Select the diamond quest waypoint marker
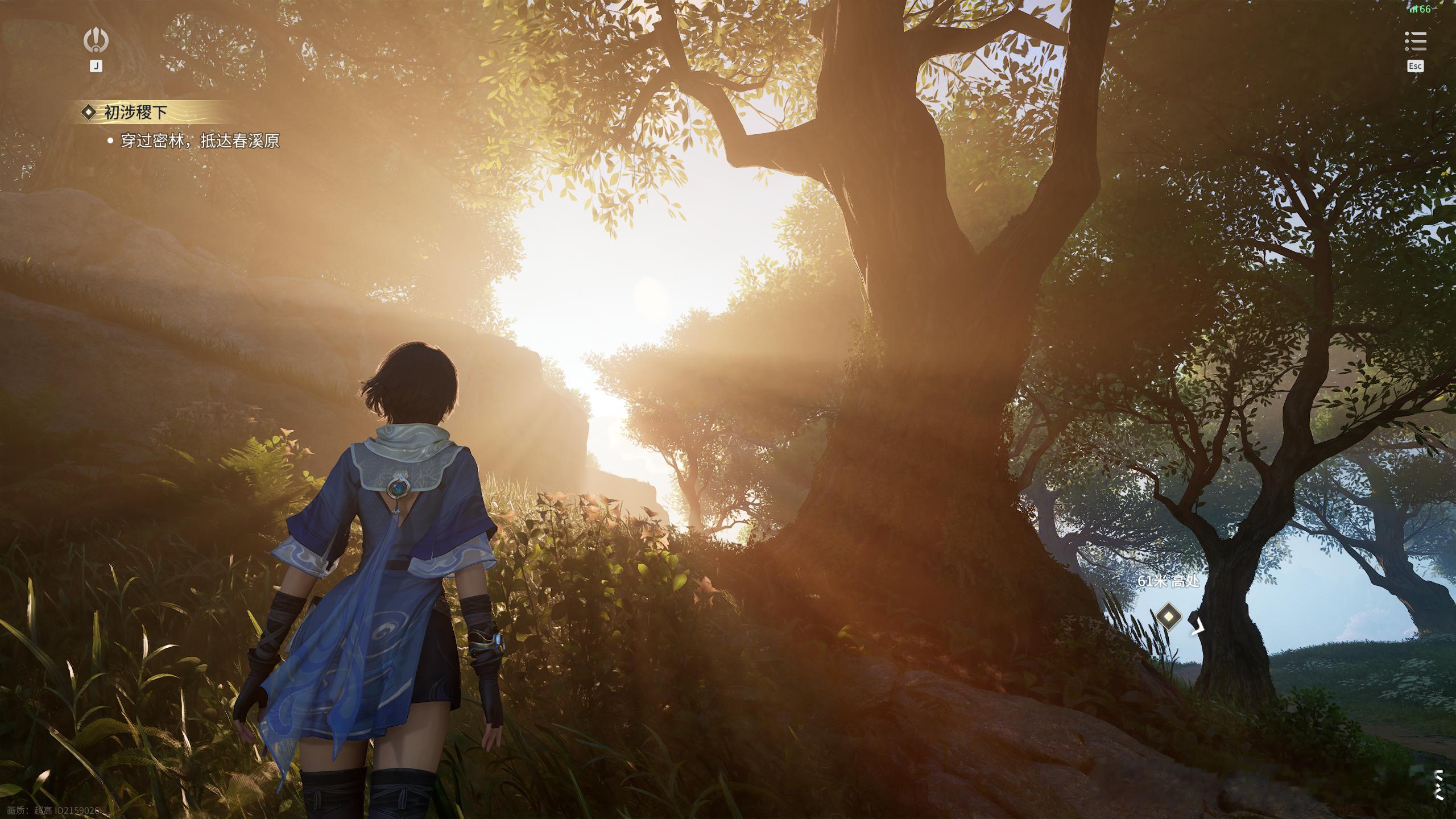 click(1168, 616)
